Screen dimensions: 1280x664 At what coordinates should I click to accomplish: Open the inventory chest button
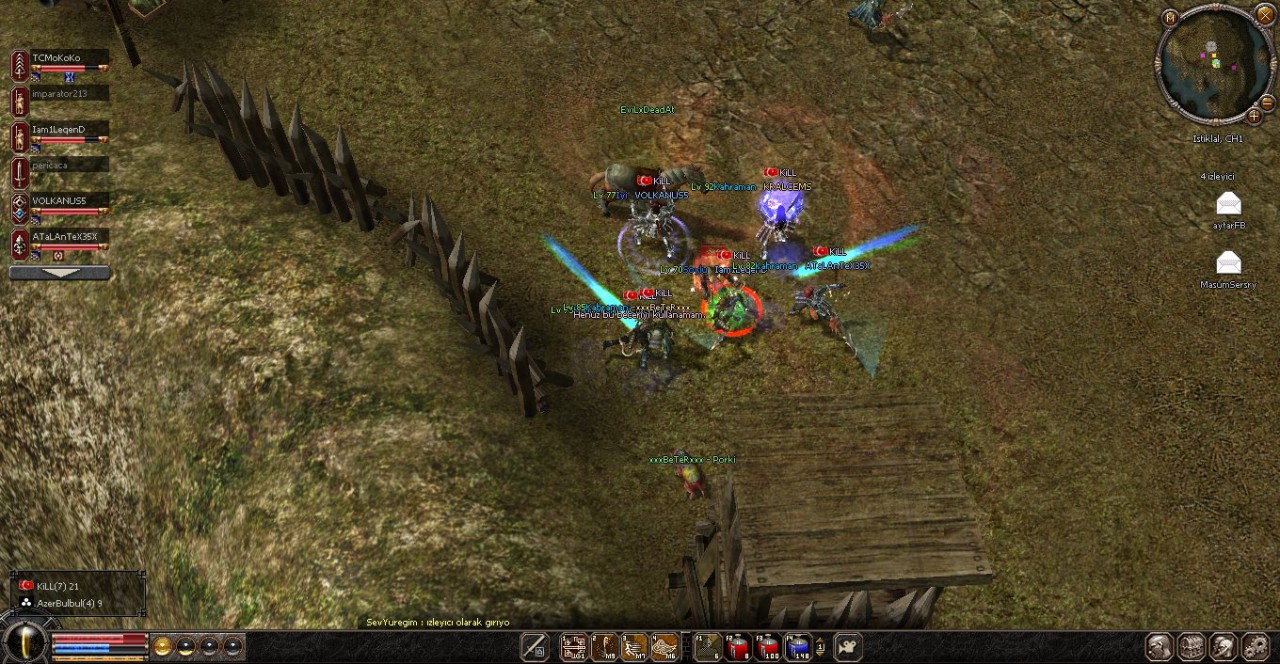coord(1192,648)
